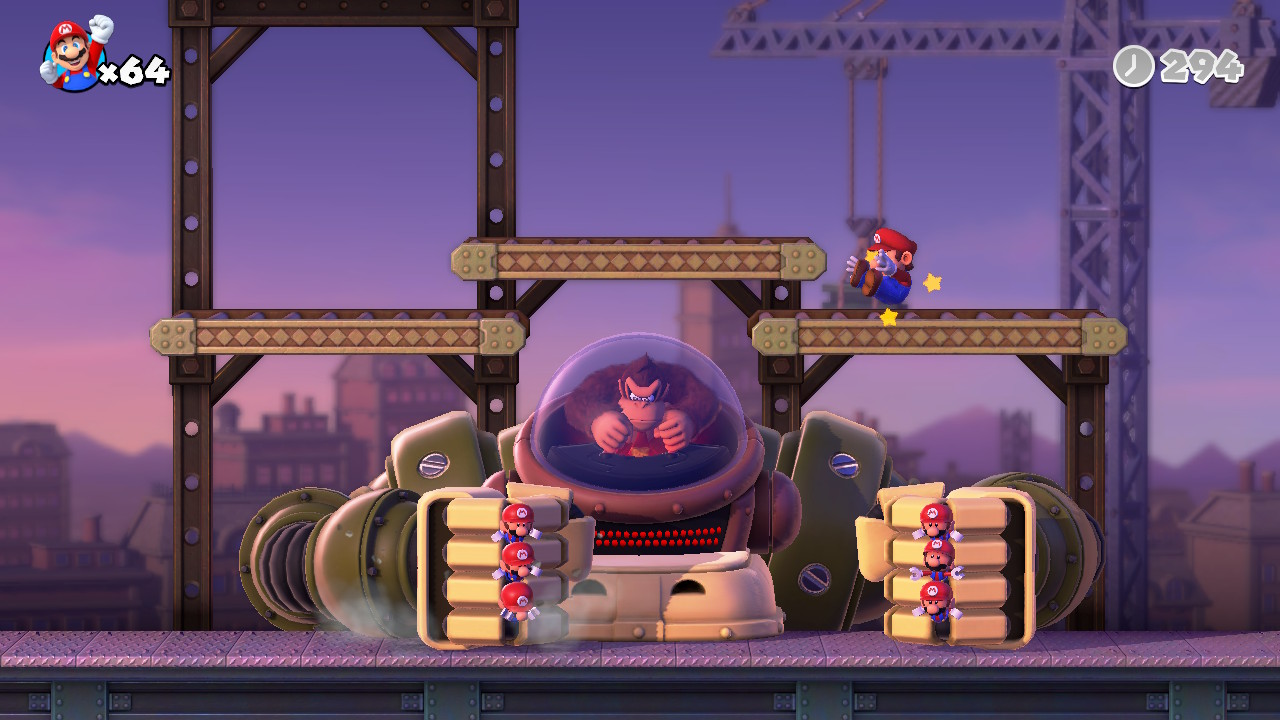Click the timer clock icon
Screen dimensions: 1280x720
(1133, 66)
